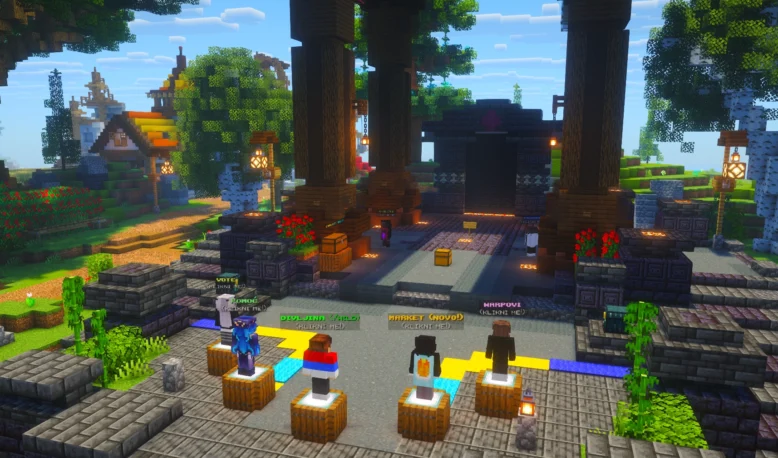
Task: Select the Market (Novo!) NPC
Action: (424, 367)
